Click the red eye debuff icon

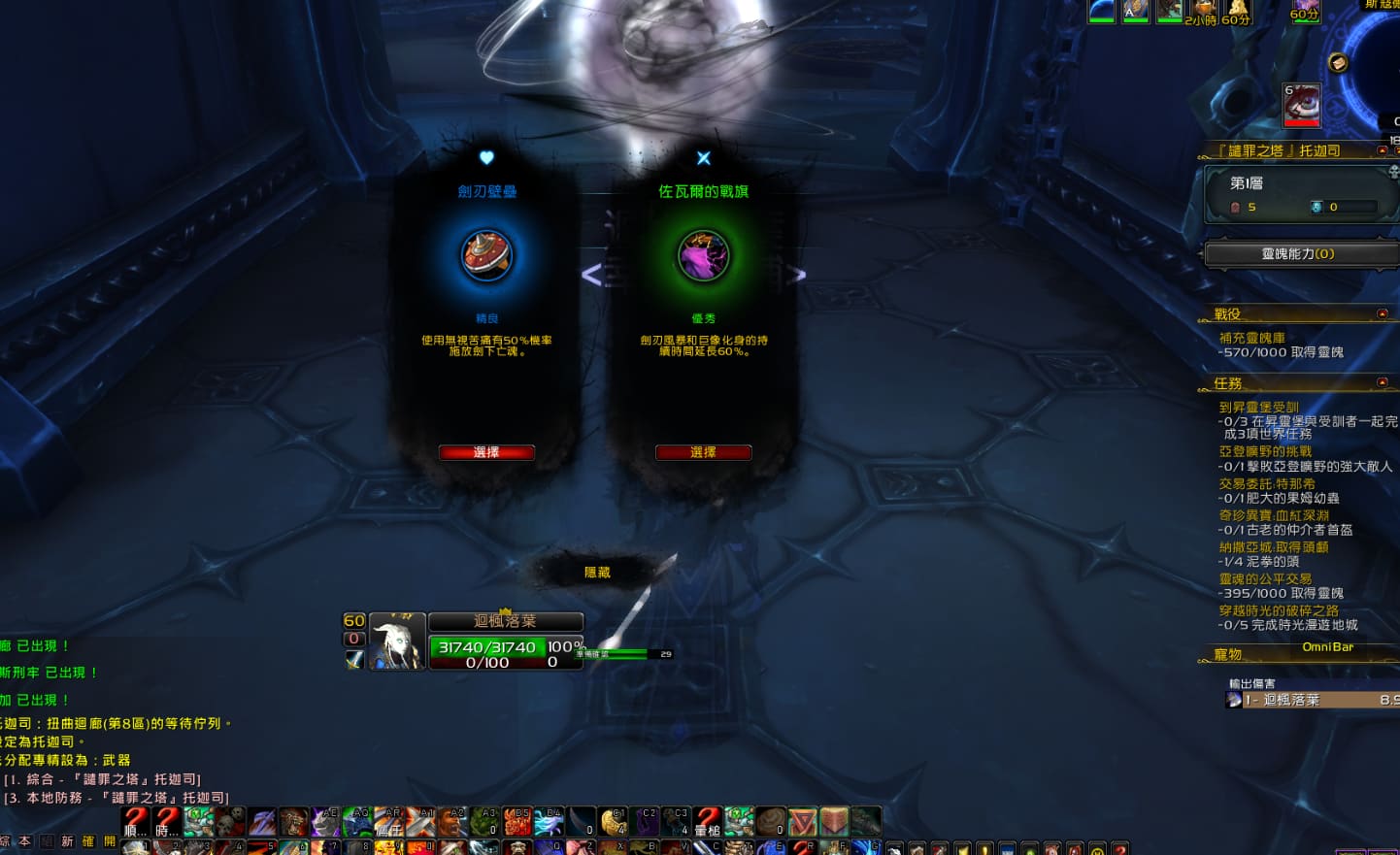(x=1302, y=106)
